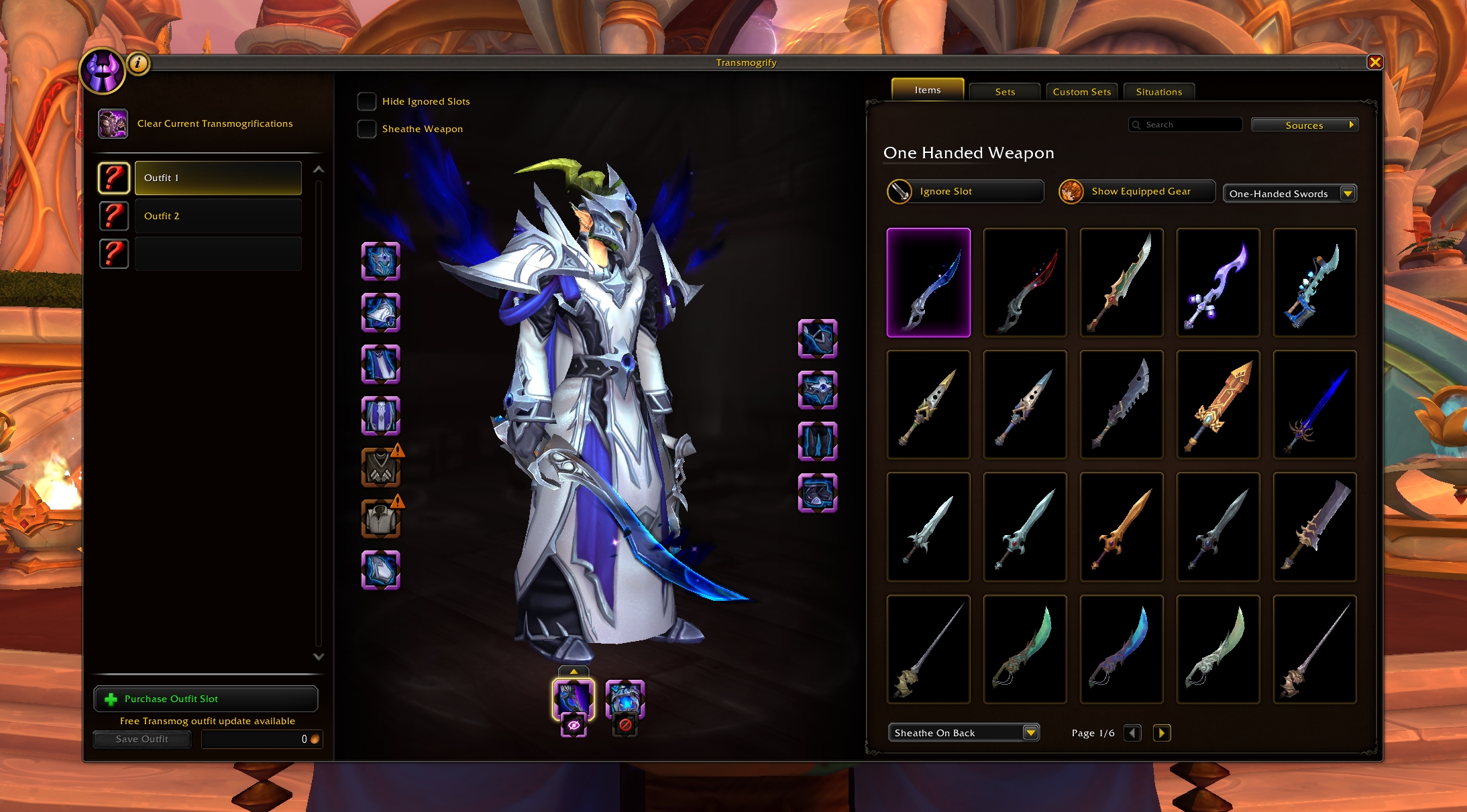1467x812 pixels.
Task: Open the One-Handed Swords dropdown
Action: pos(1289,193)
